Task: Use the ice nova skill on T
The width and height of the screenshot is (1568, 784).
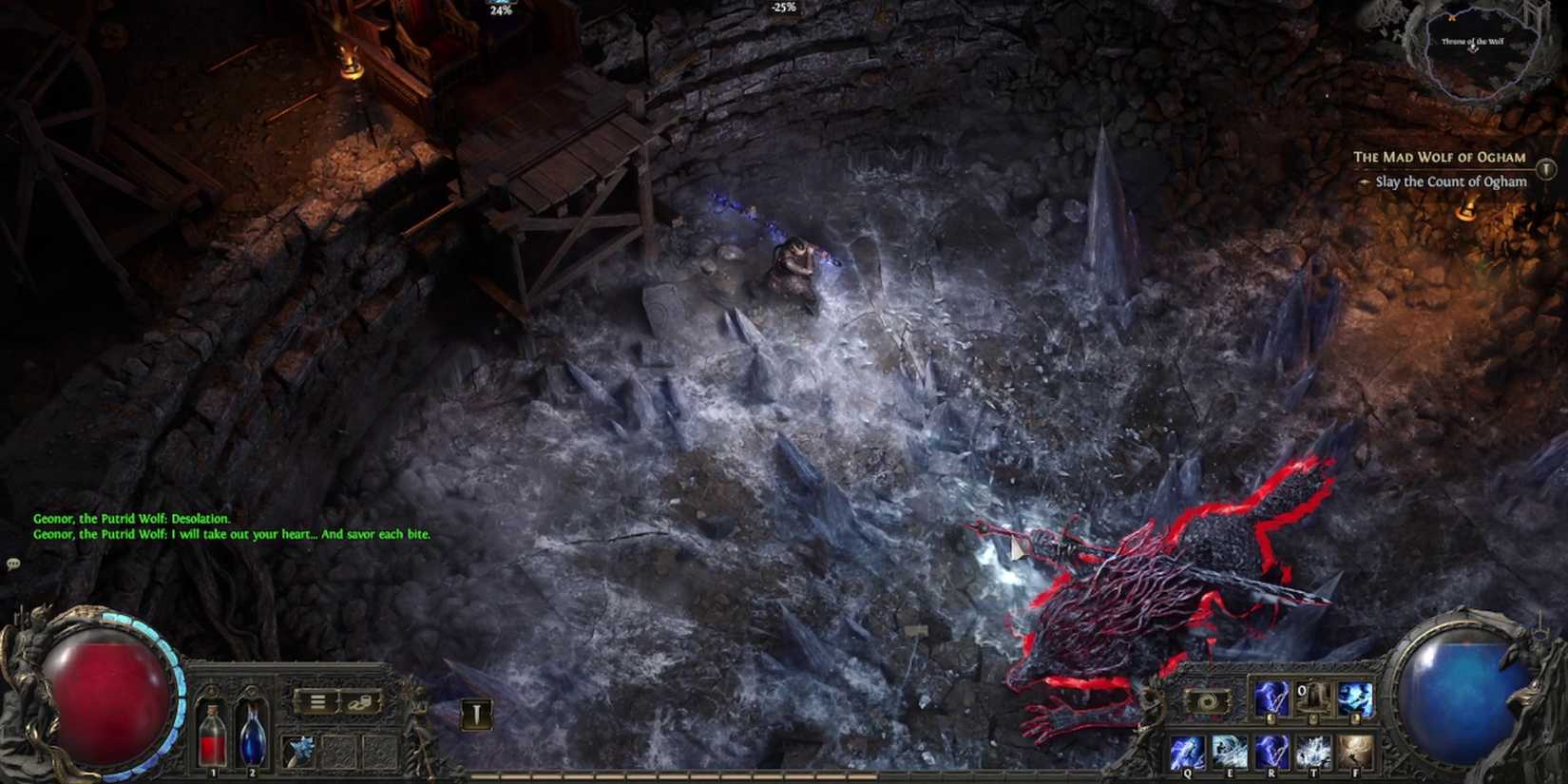Action: click(1313, 752)
